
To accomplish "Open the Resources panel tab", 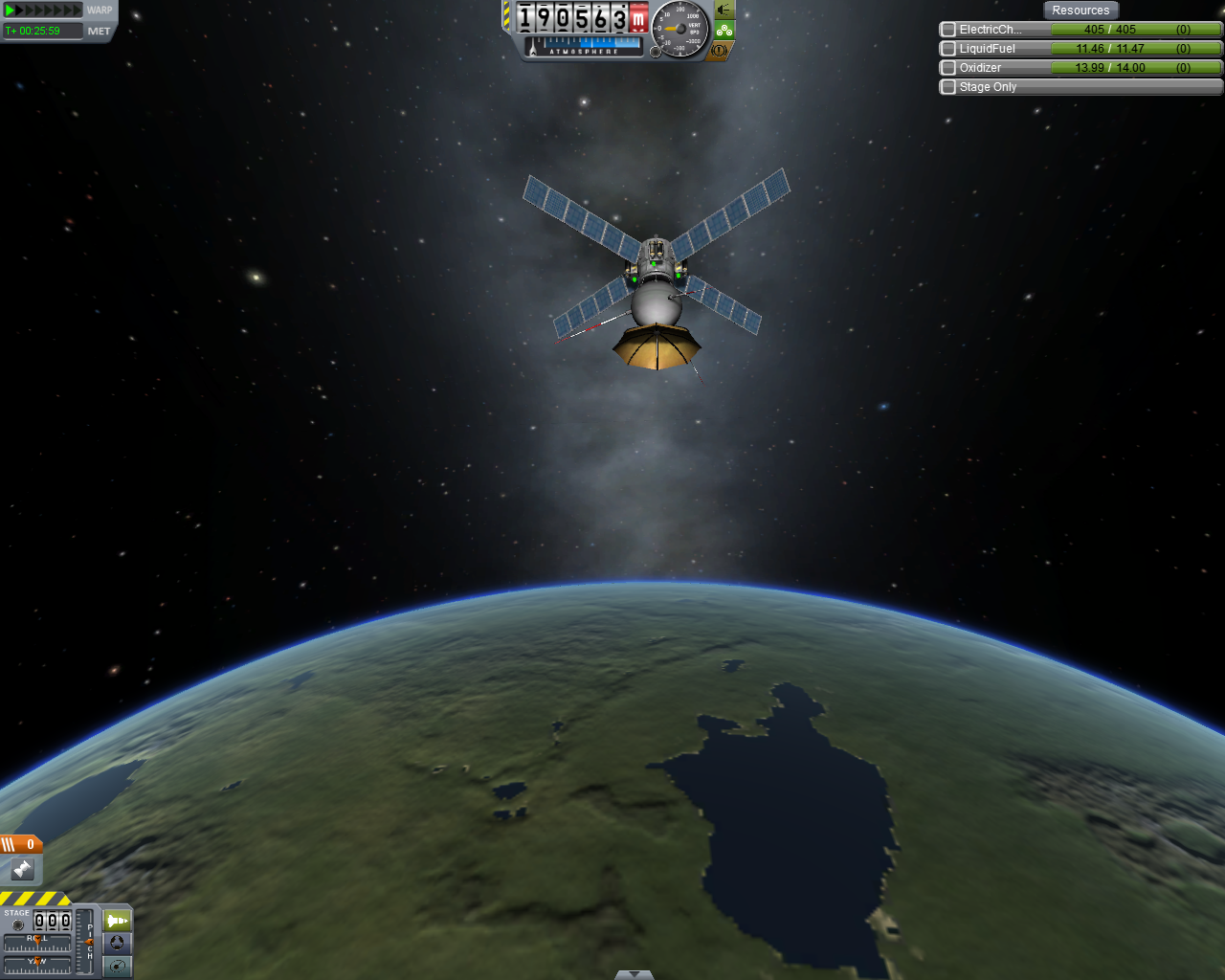I will click(1080, 11).
